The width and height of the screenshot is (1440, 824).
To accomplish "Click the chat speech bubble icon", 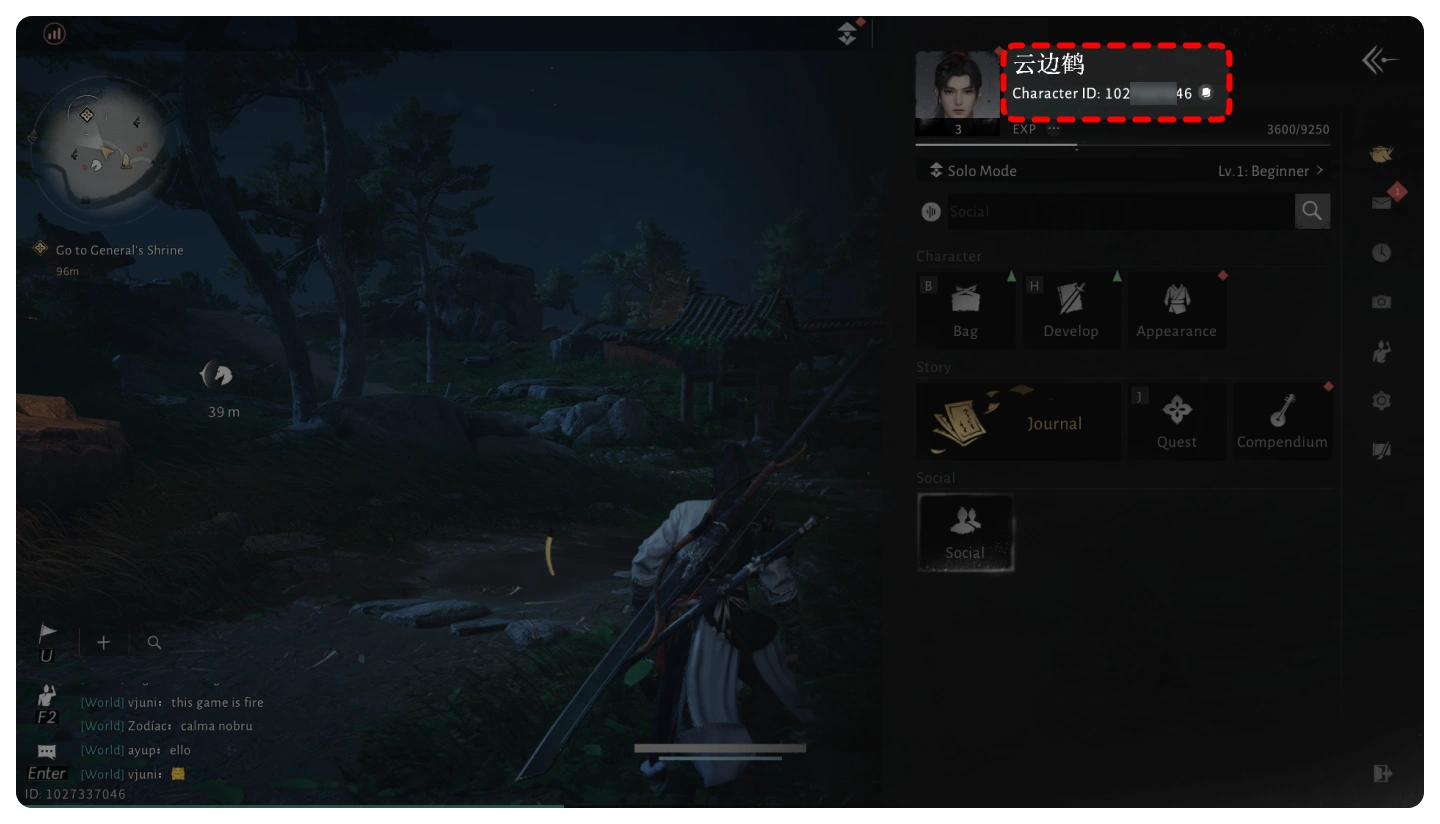I will point(47,751).
